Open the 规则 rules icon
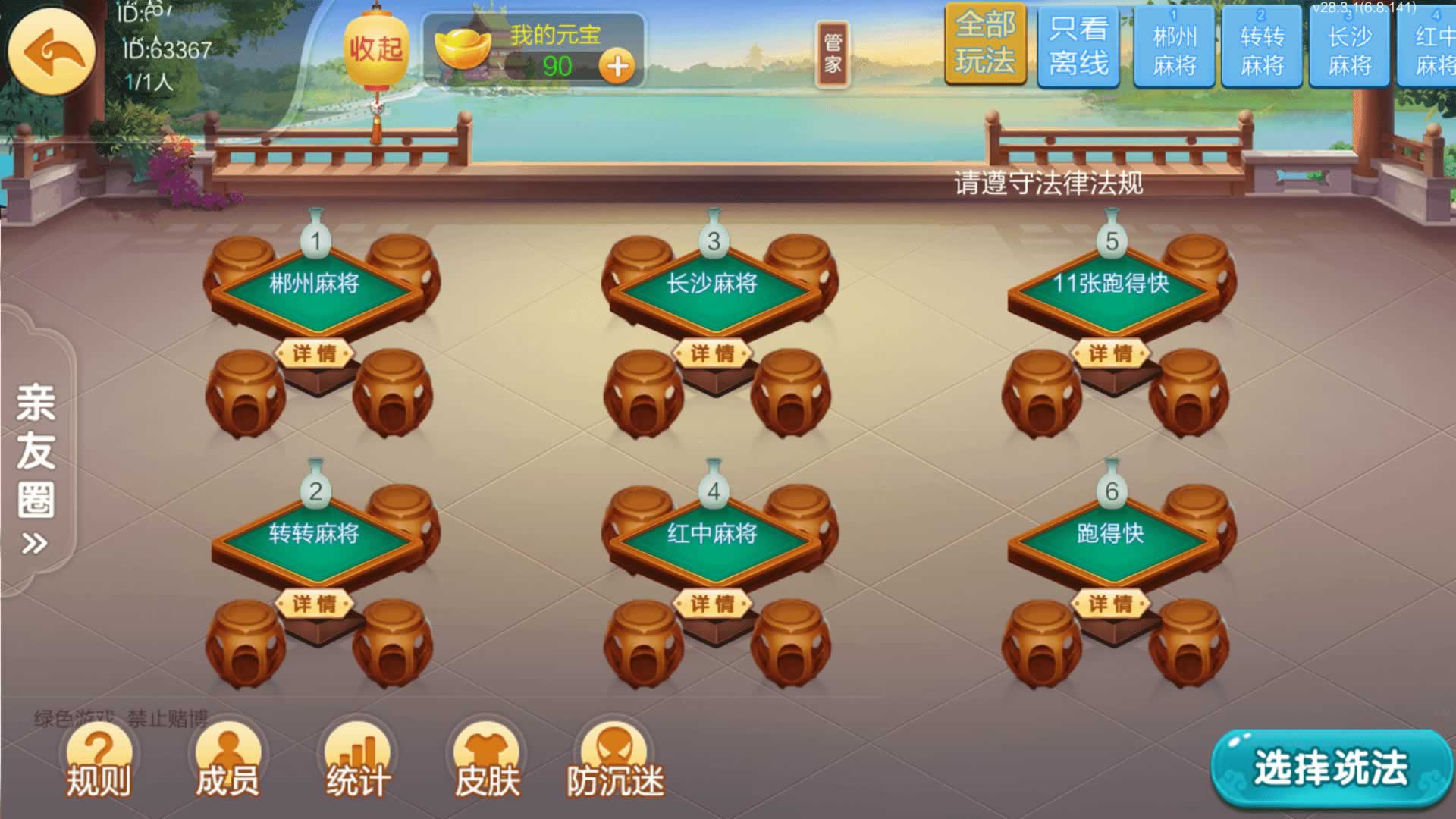1456x819 pixels. (99, 764)
